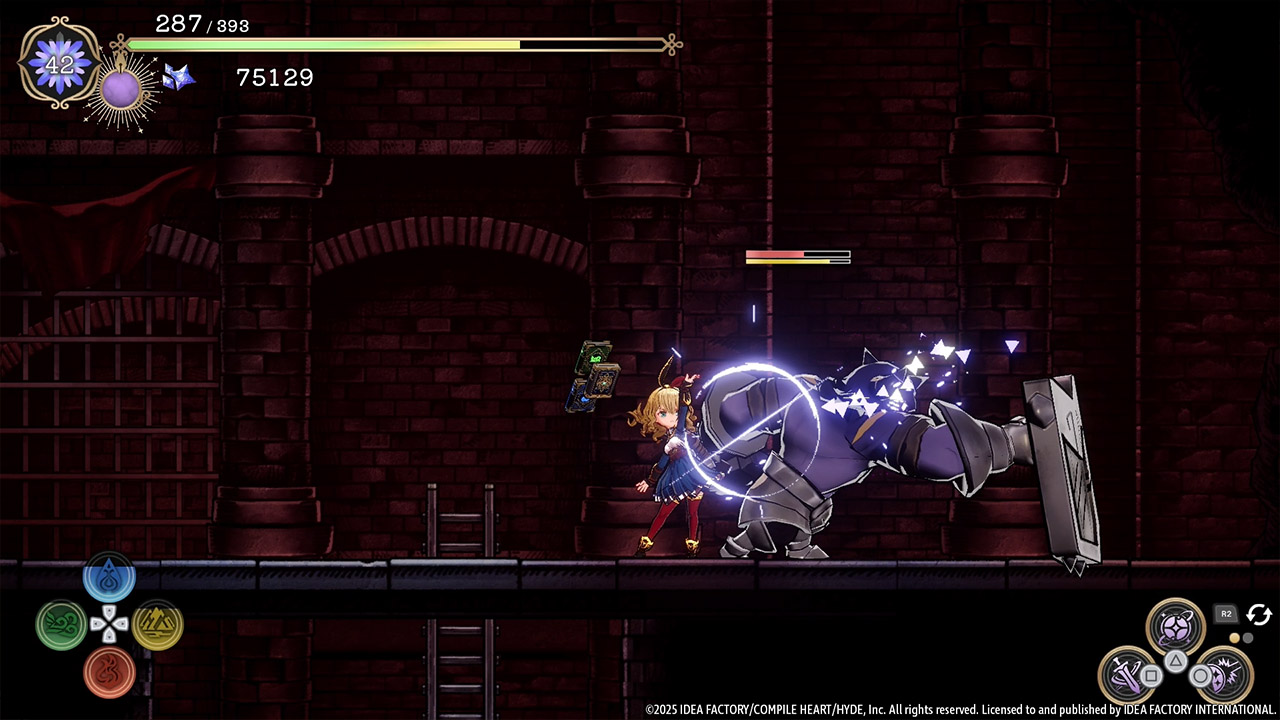The image size is (1280, 720).
Task: Click the skill set swap arrows
Action: click(1259, 615)
